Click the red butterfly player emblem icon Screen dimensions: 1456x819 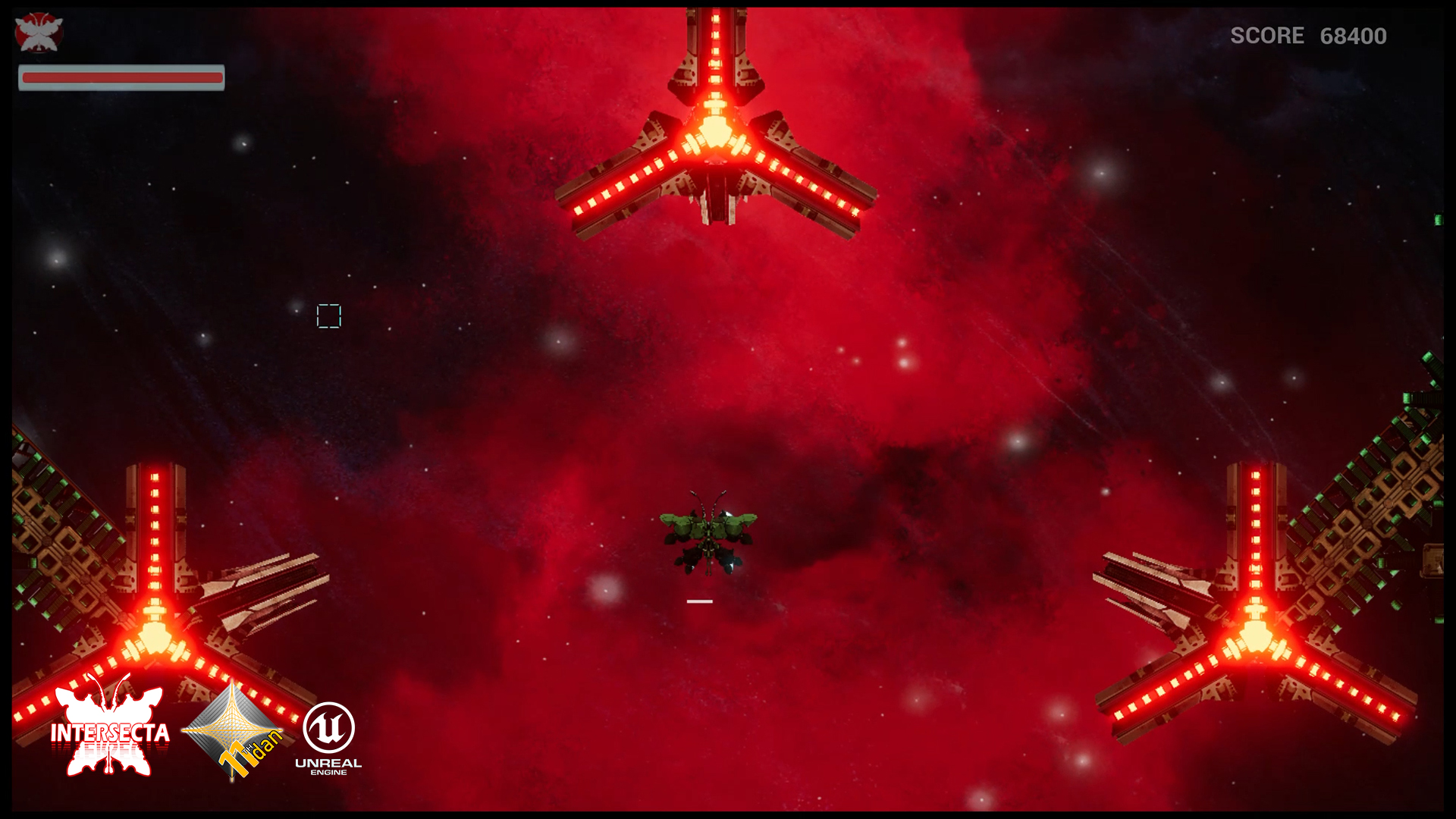39,33
